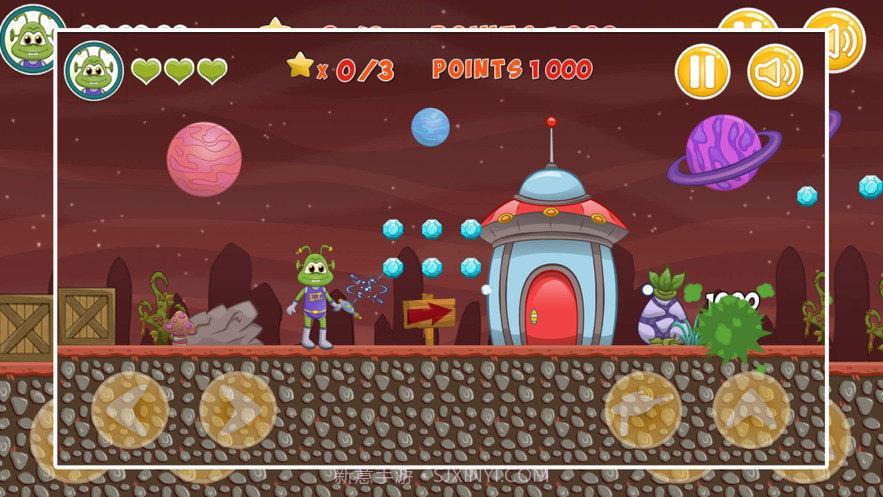Fire the weapon with the gun button
The width and height of the screenshot is (883, 497).
click(642, 410)
